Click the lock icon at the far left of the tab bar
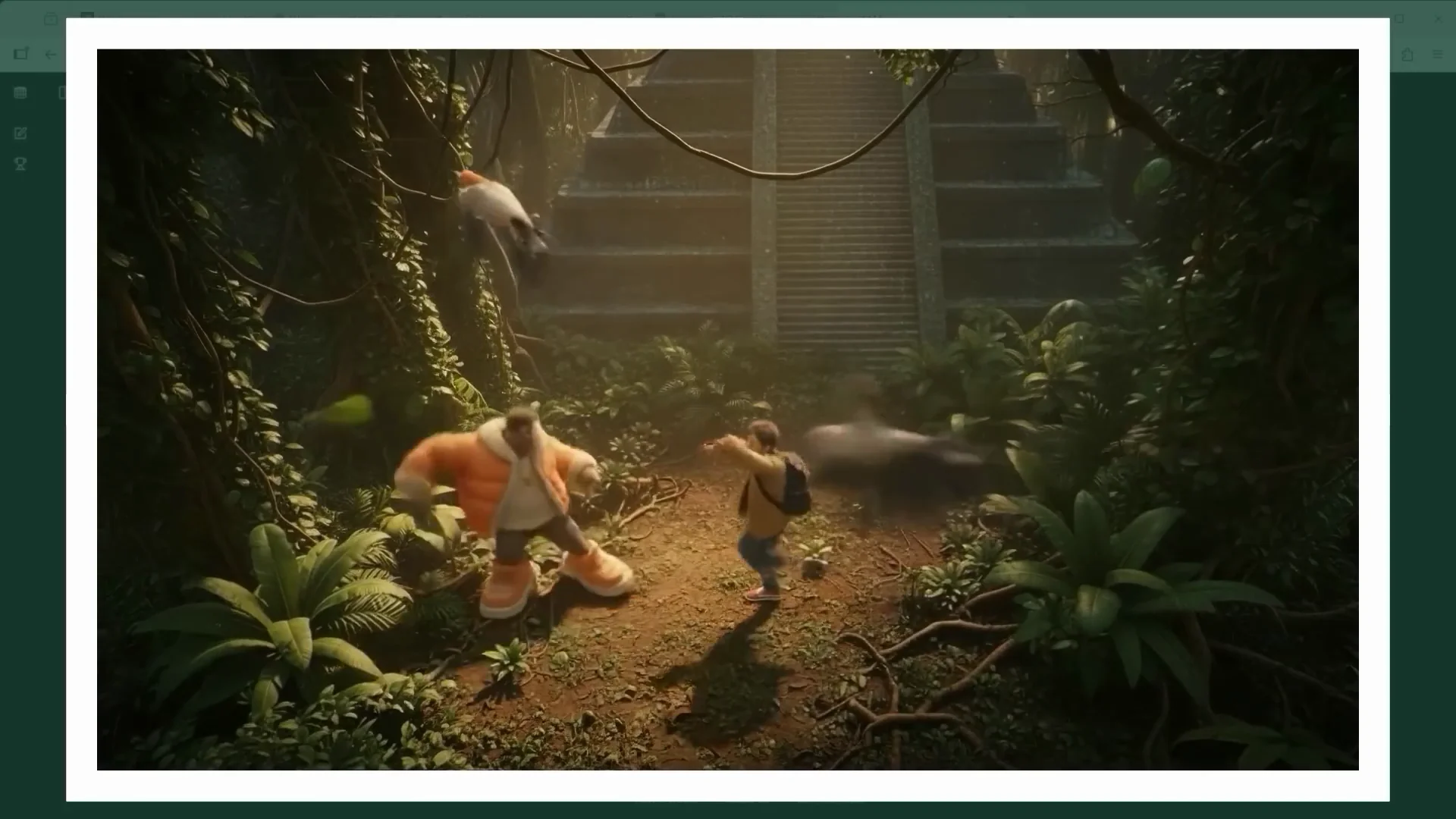The width and height of the screenshot is (1456, 819). pos(51,18)
